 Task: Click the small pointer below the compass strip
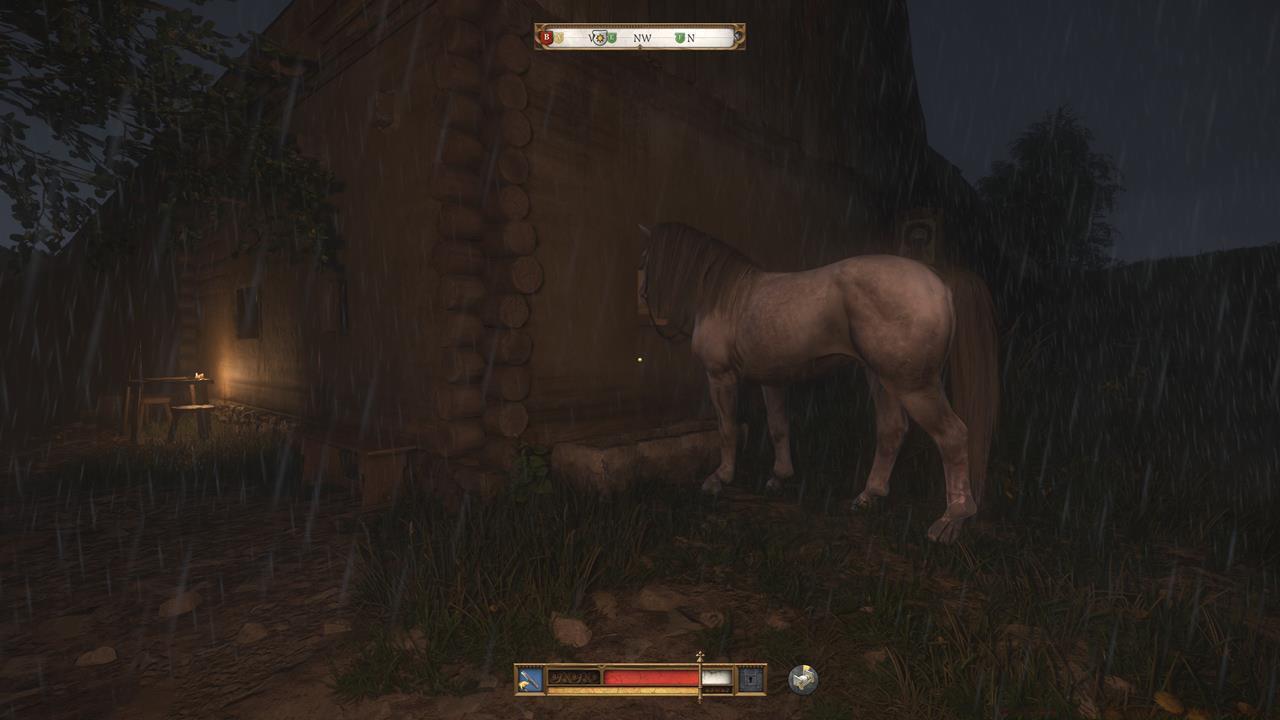tap(640, 48)
